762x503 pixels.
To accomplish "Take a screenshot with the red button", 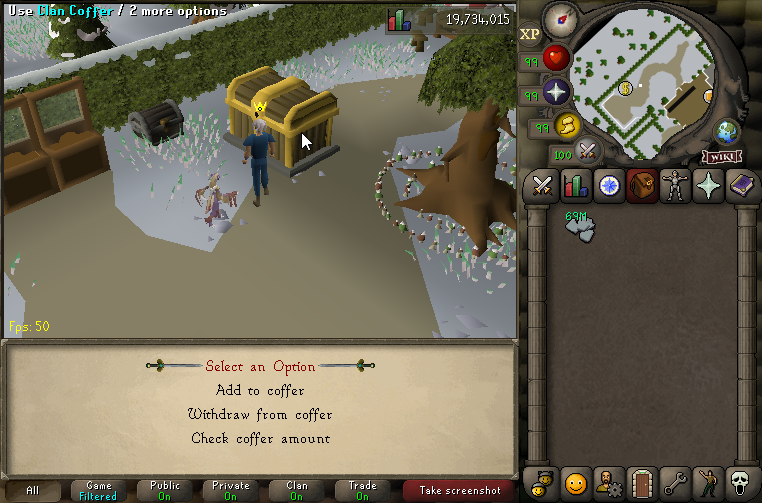I will coord(459,490).
